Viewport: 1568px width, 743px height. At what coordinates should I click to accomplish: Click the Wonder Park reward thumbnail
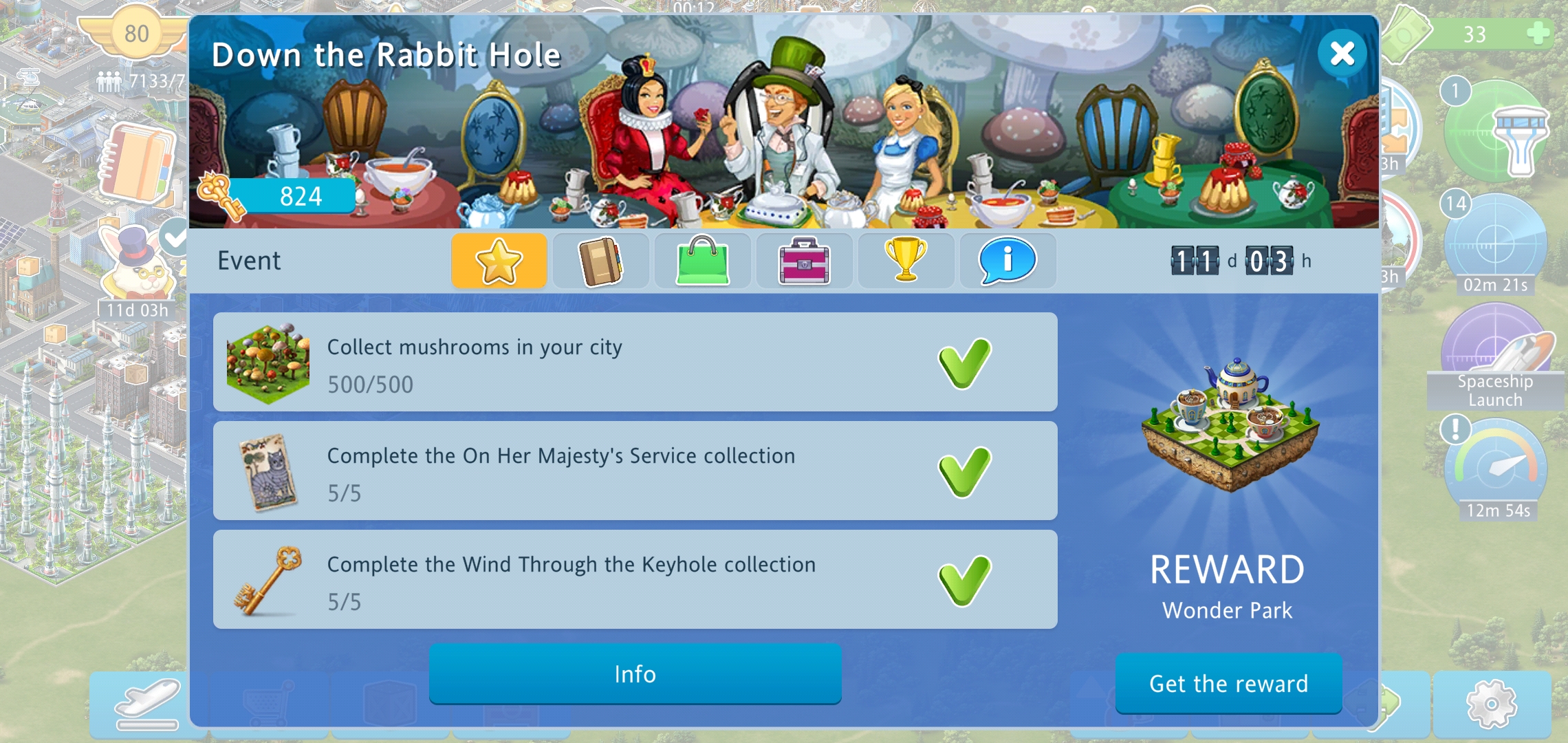click(x=1230, y=427)
